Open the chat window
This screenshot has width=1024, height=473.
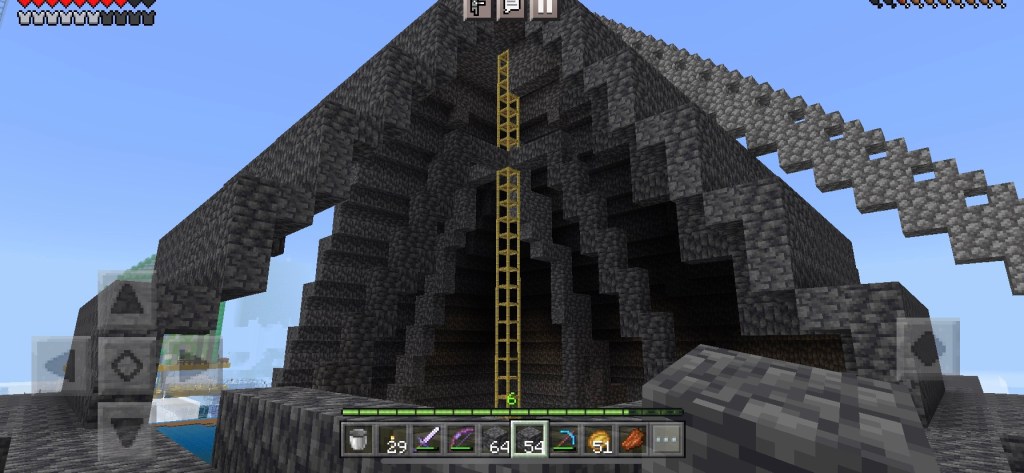pos(511,8)
